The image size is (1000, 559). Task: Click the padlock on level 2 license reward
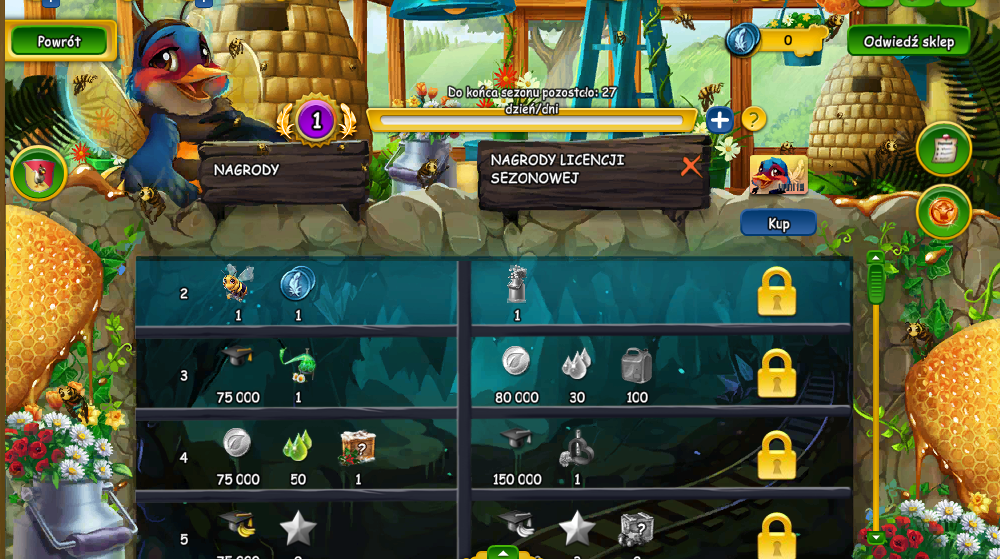pyautogui.click(x=776, y=291)
